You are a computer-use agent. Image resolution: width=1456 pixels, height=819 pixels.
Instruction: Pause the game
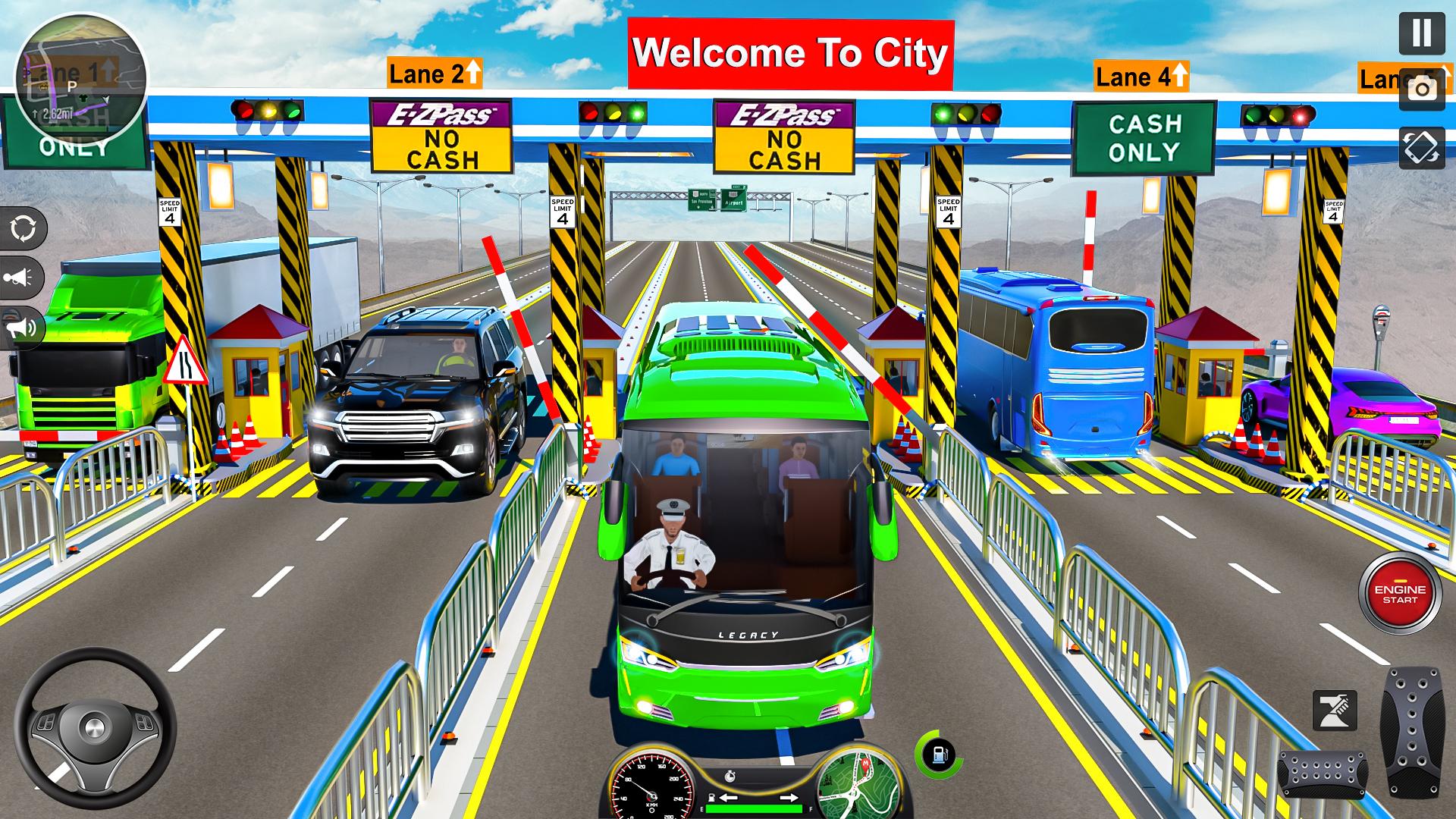(1422, 33)
